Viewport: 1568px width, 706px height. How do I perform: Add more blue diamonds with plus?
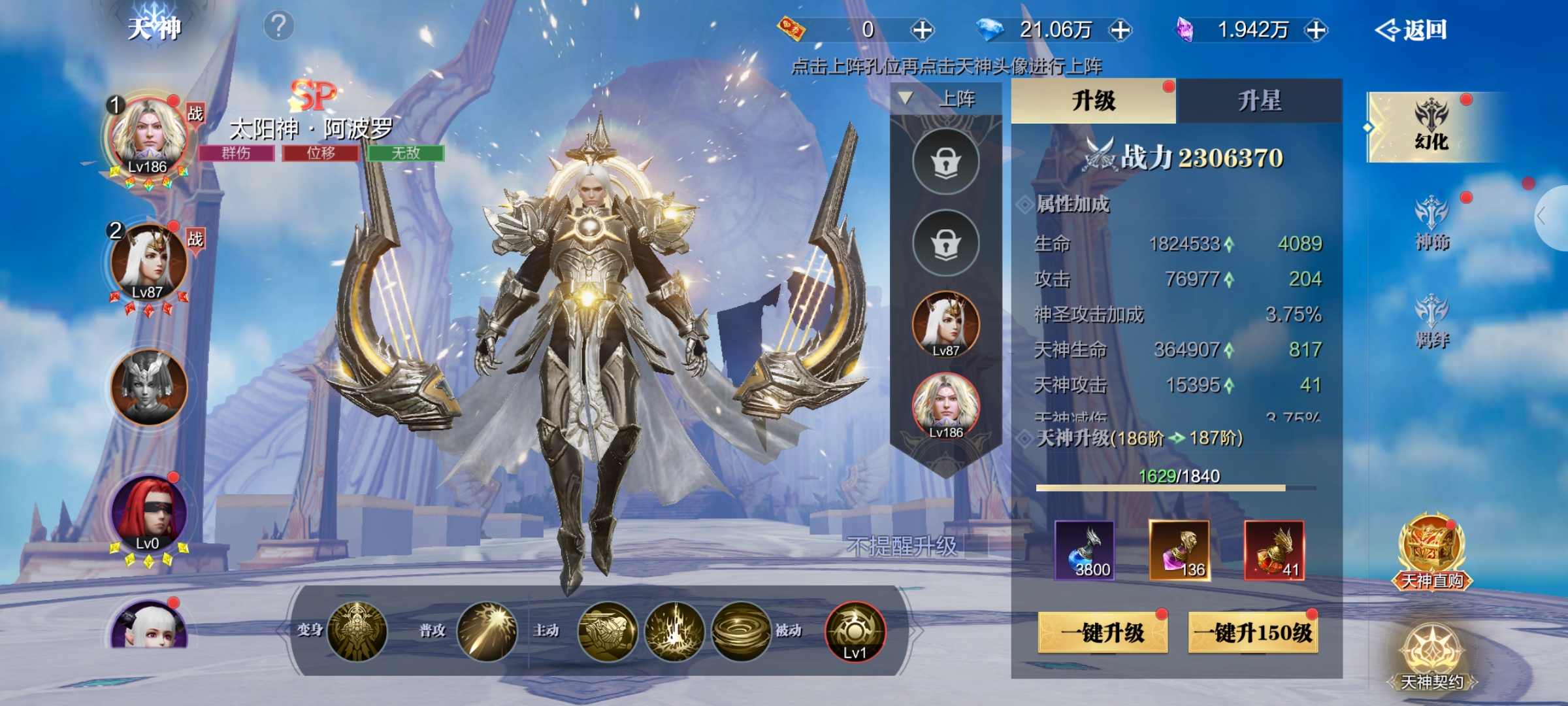(x=1120, y=30)
